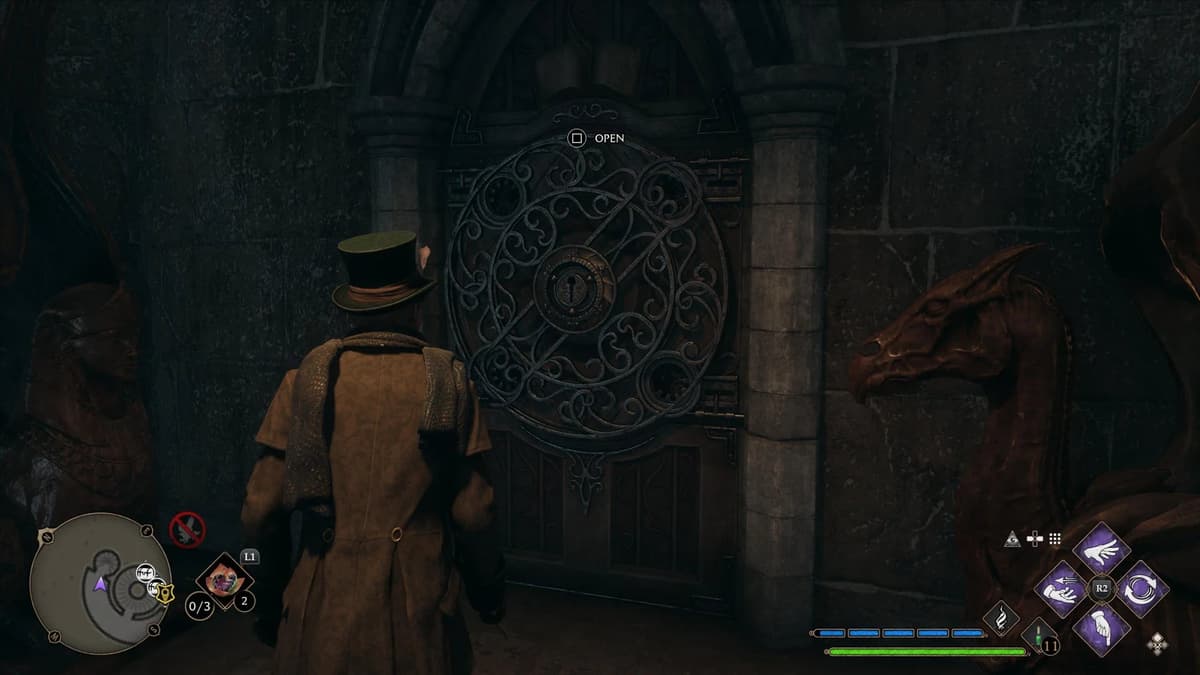1200x675 pixels.
Task: Select the four-diamond spell set switcher
Action: 1157,645
